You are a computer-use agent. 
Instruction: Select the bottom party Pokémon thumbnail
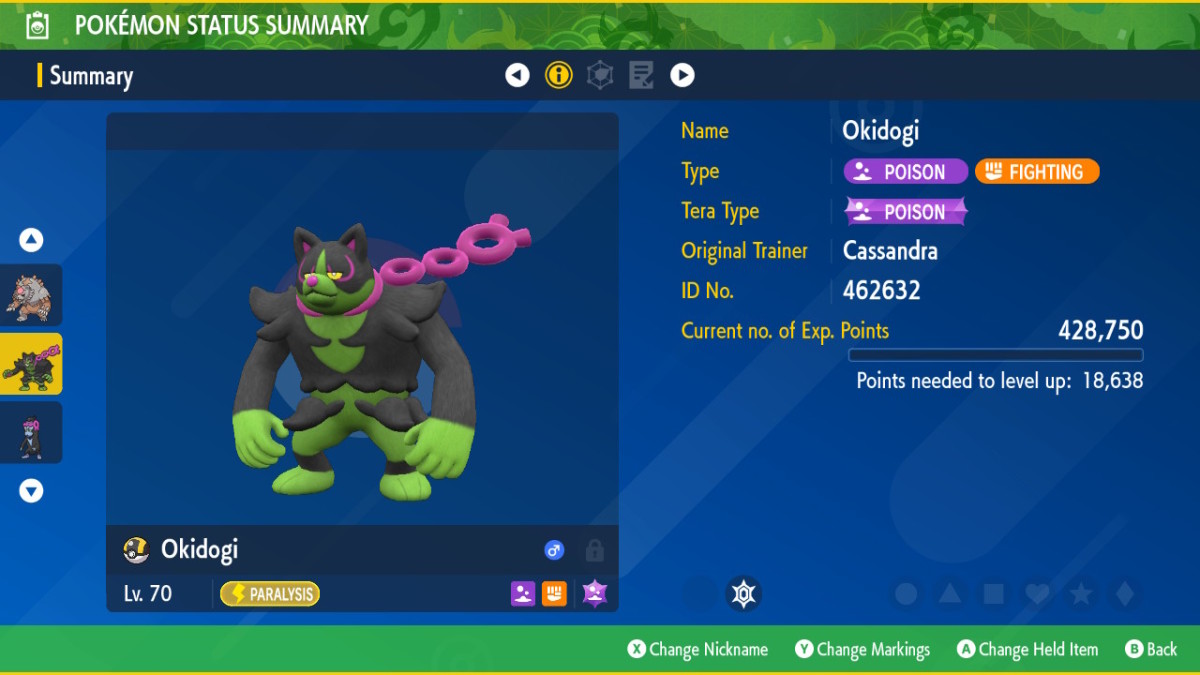click(x=31, y=432)
